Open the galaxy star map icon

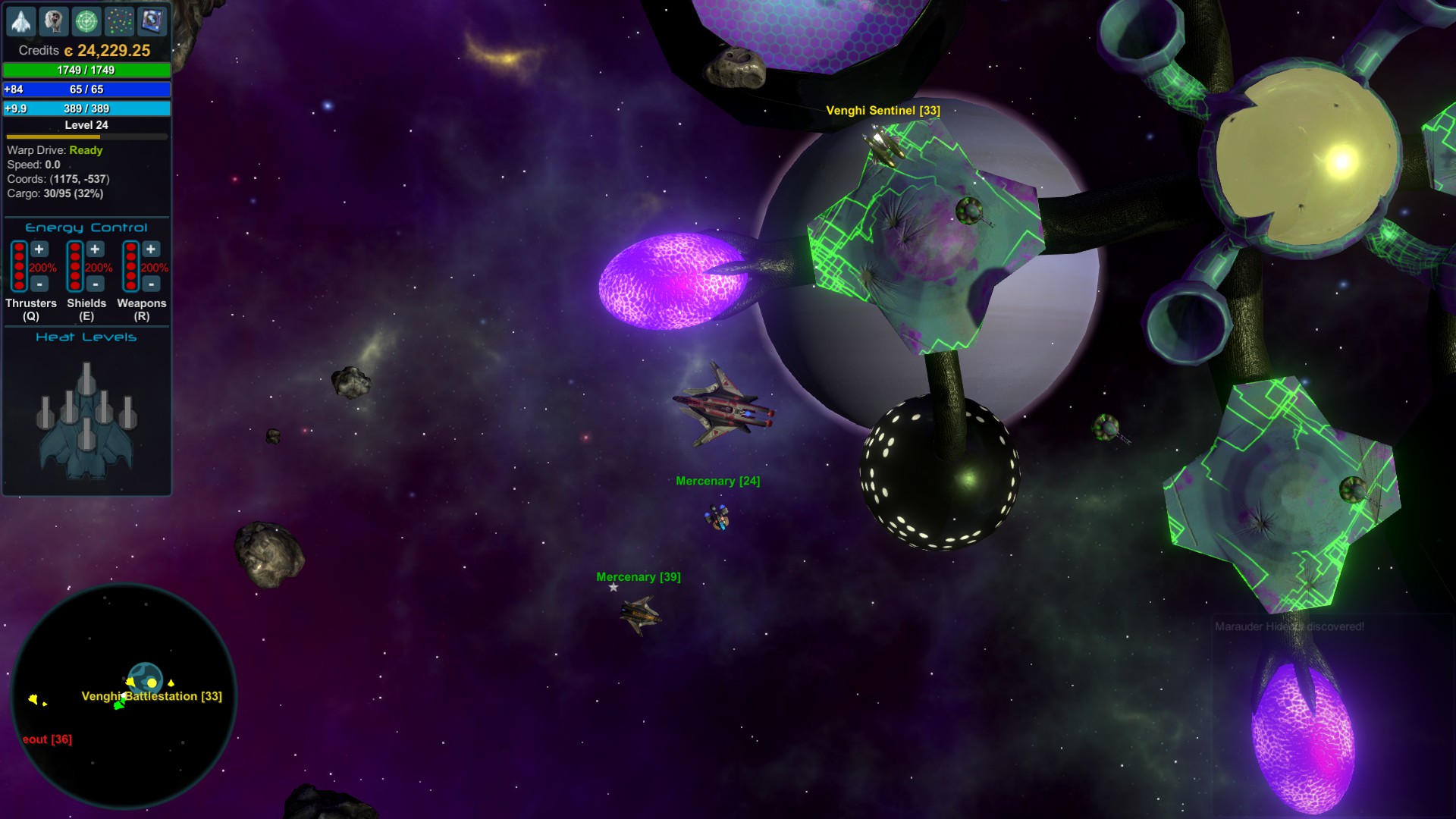pos(119,21)
